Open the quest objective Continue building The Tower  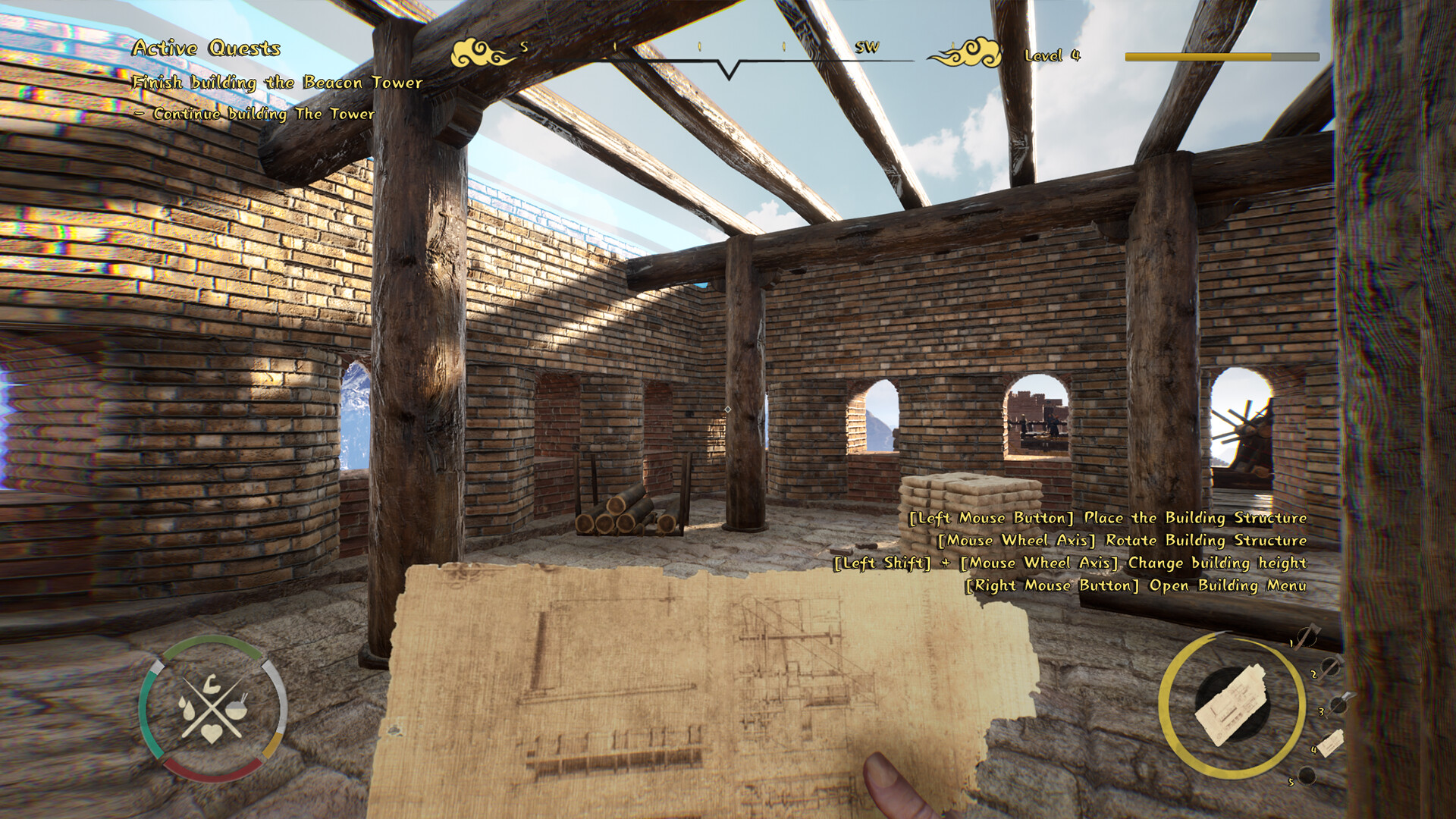click(x=254, y=114)
